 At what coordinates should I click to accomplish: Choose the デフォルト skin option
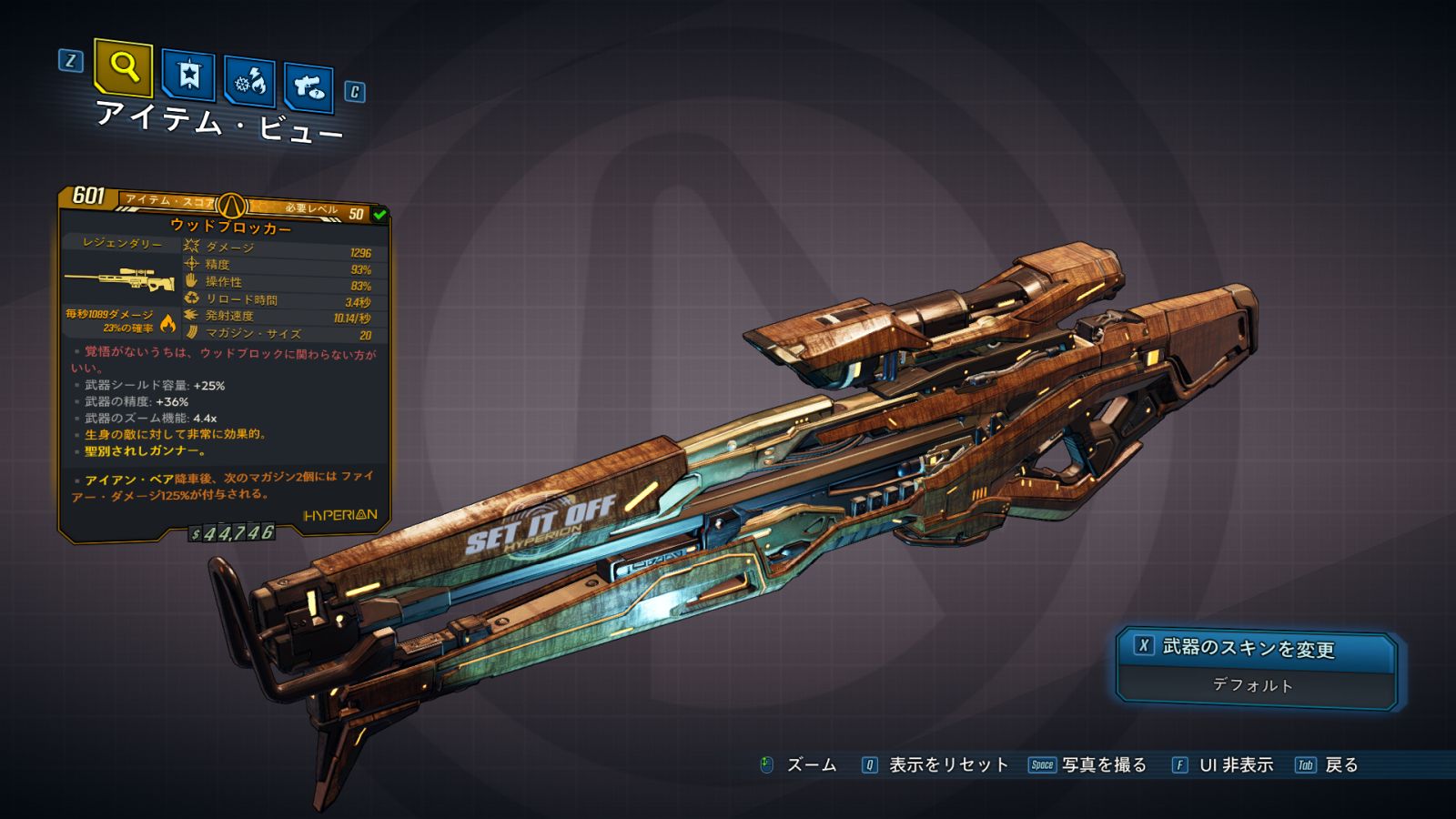pyautogui.click(x=1253, y=685)
